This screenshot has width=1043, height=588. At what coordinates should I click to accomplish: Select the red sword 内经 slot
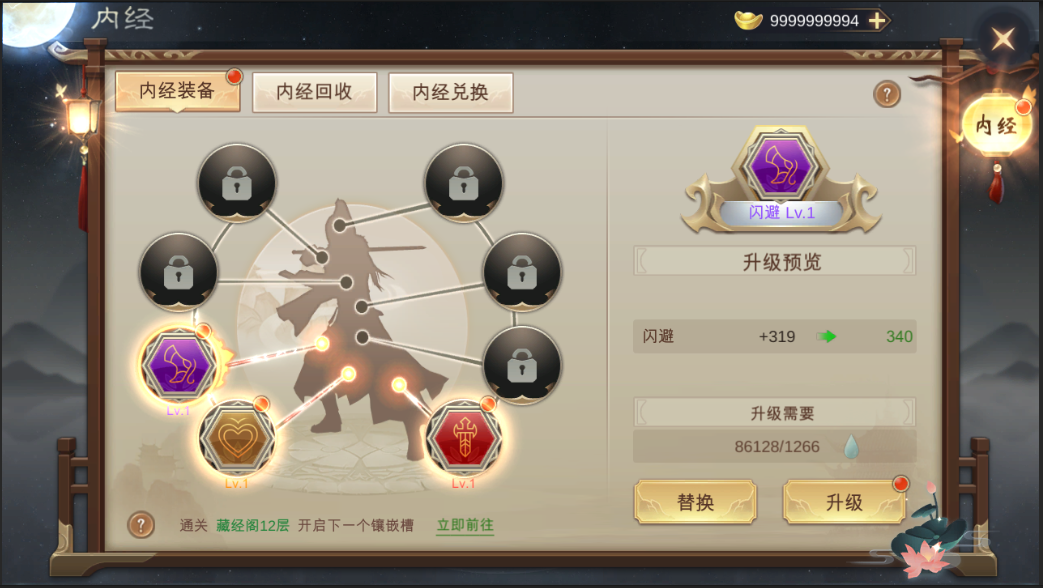pyautogui.click(x=463, y=438)
